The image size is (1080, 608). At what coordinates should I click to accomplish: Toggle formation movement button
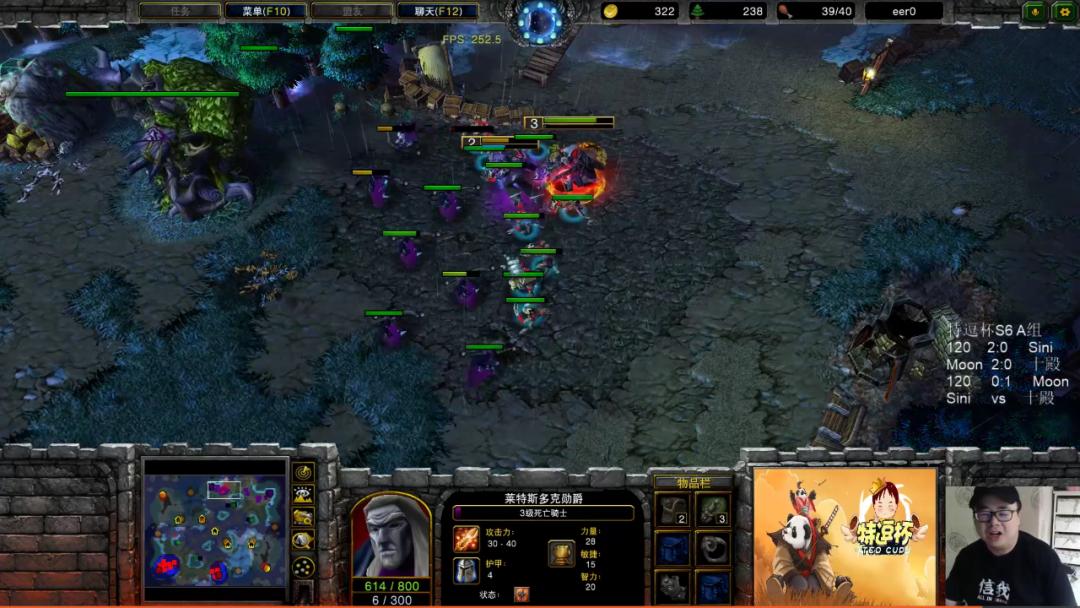pyautogui.click(x=303, y=566)
